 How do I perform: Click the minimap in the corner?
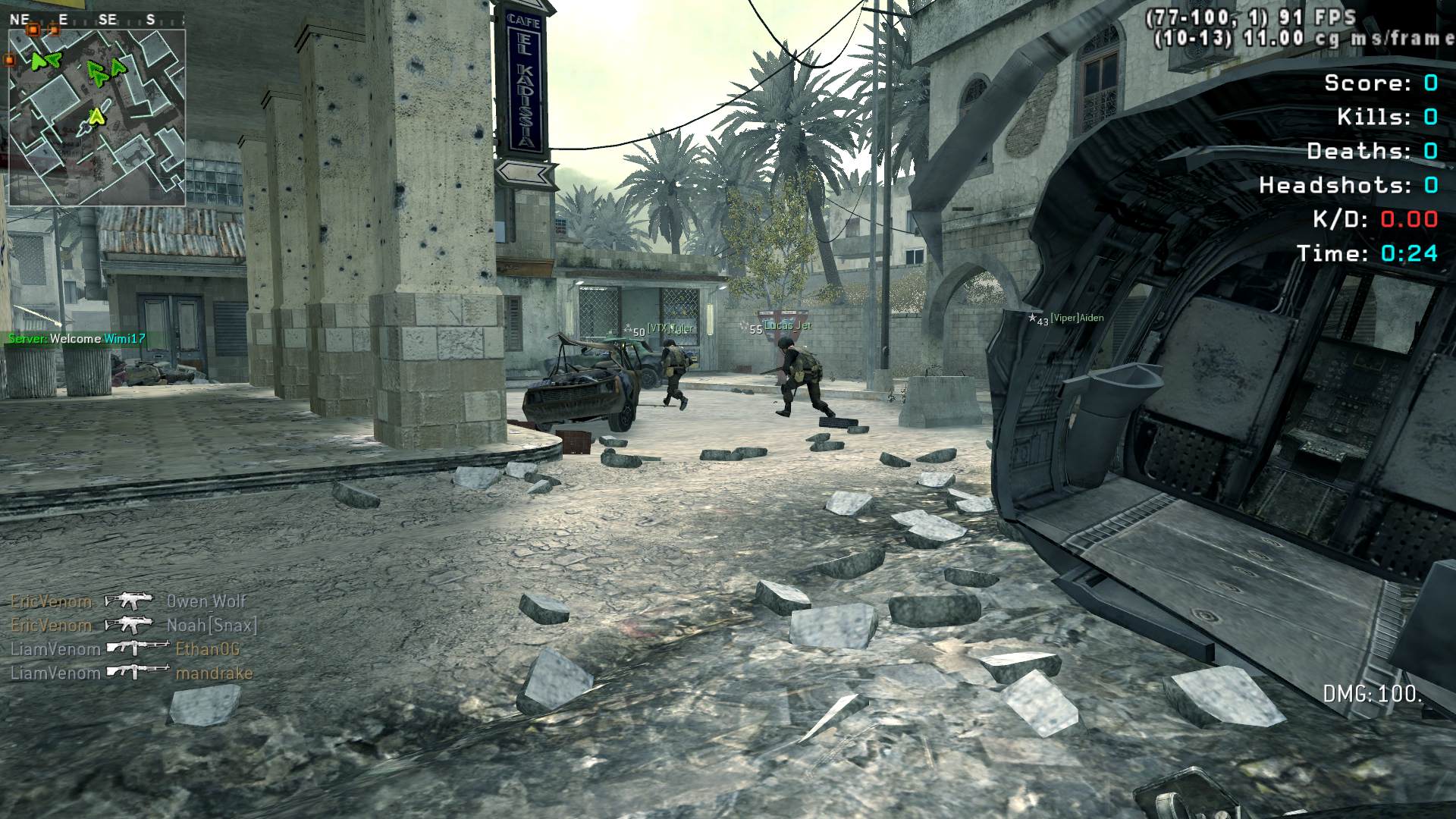pos(97,118)
